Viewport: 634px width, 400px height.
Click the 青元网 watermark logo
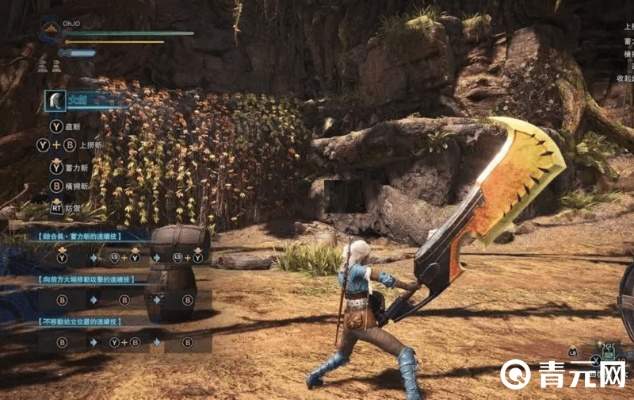pos(517,375)
